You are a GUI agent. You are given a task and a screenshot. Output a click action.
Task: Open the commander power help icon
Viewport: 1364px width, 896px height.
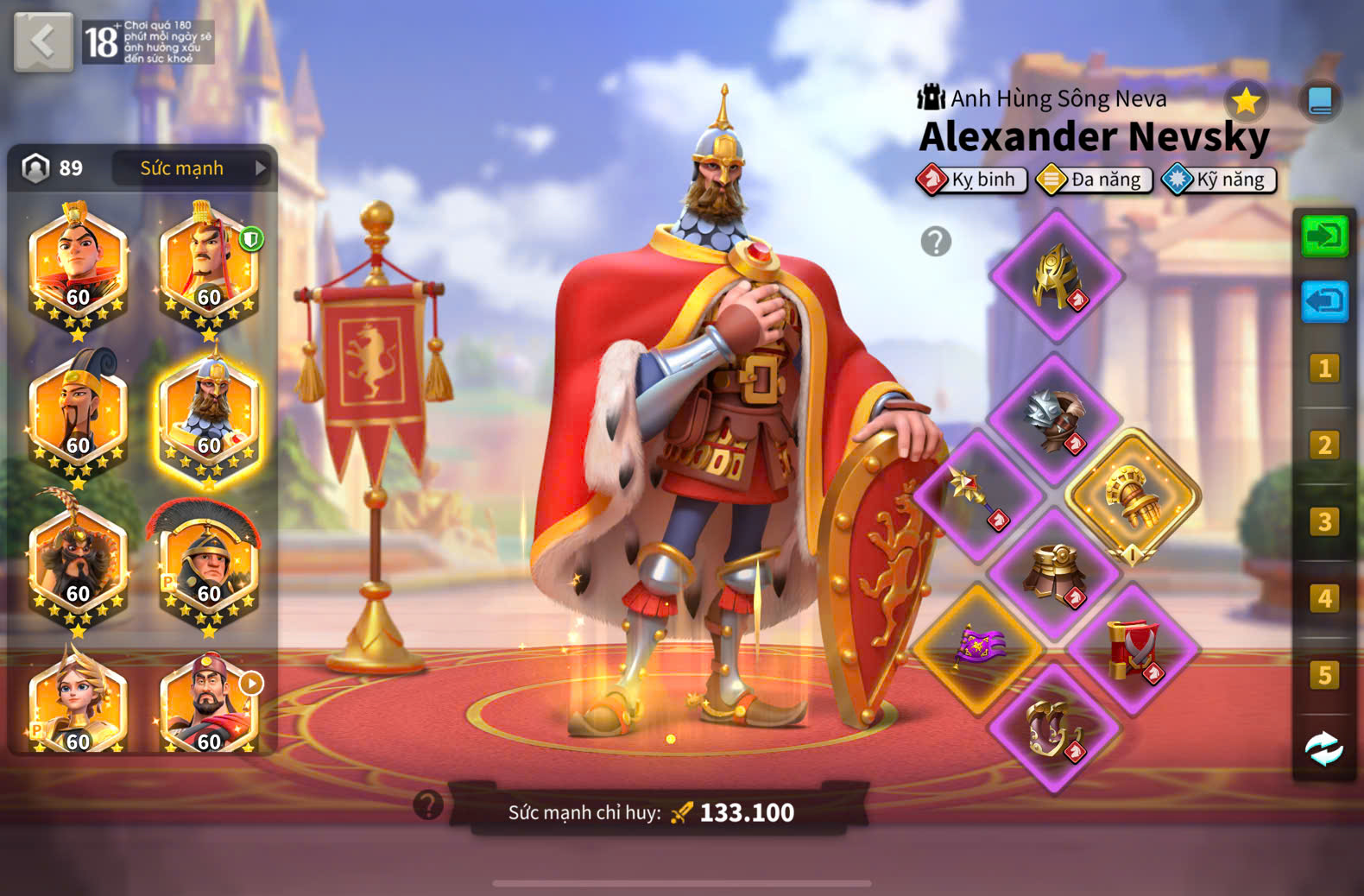pyautogui.click(x=428, y=805)
